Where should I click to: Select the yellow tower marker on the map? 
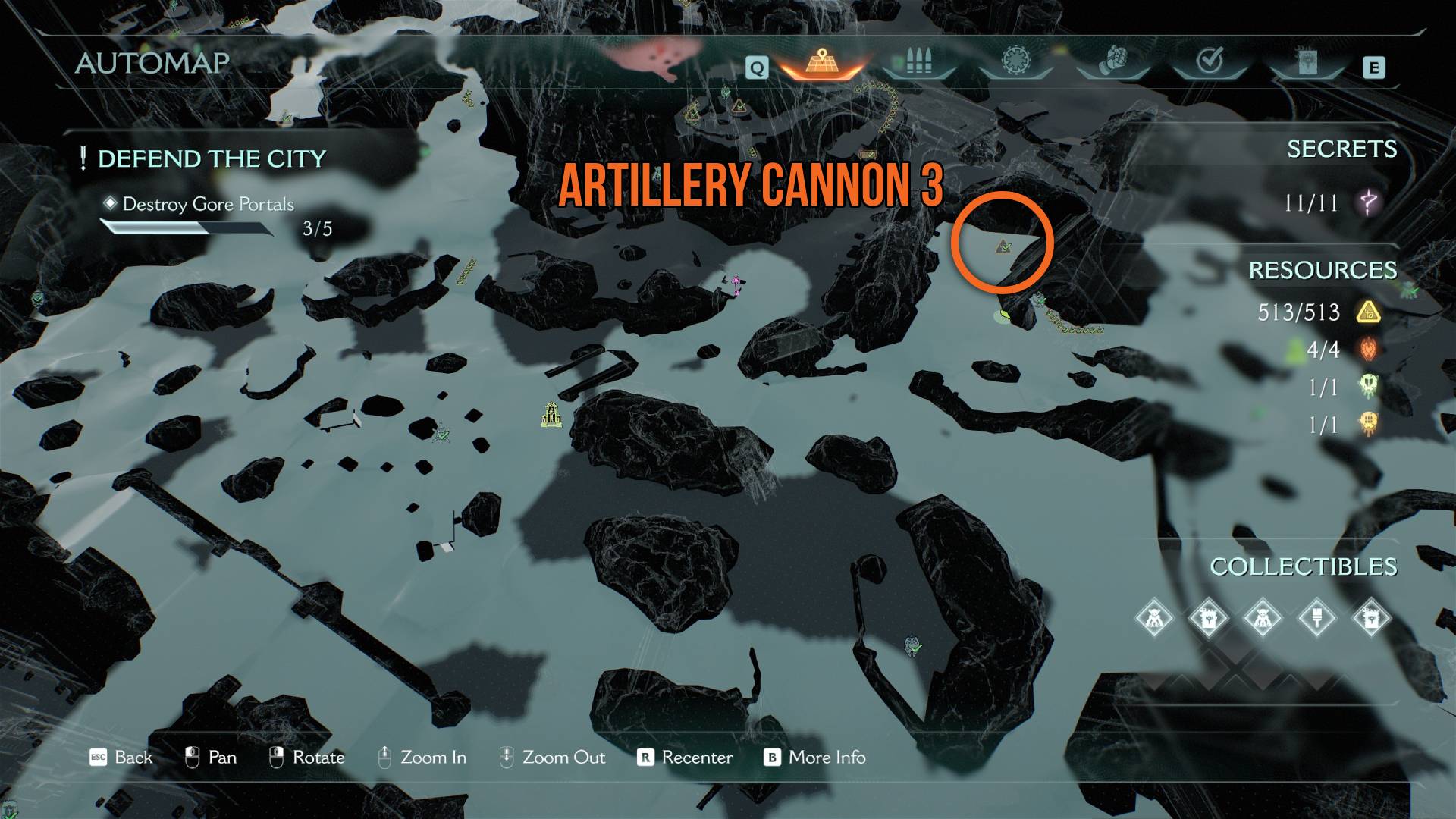click(551, 415)
